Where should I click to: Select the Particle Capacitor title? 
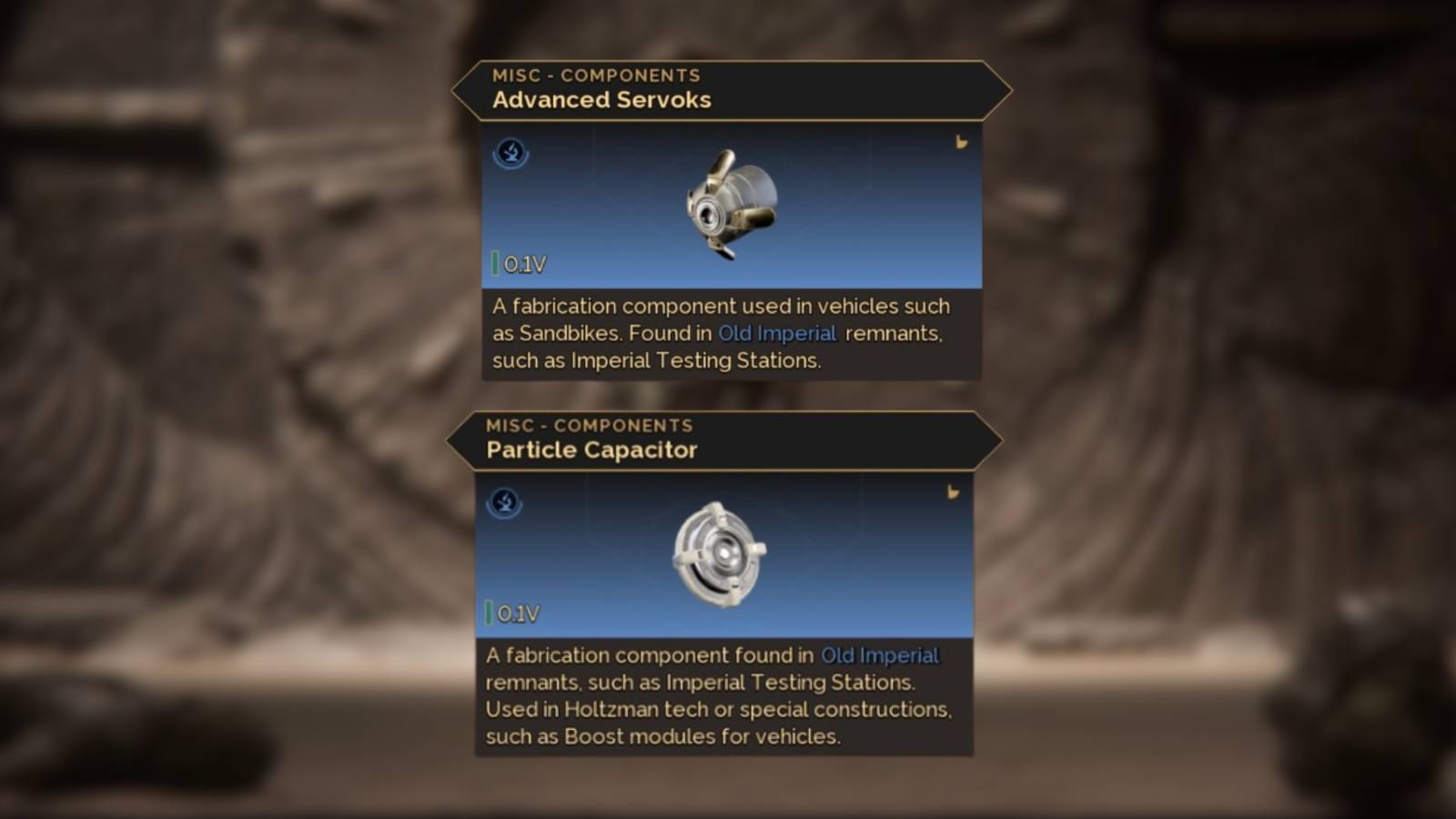click(591, 450)
